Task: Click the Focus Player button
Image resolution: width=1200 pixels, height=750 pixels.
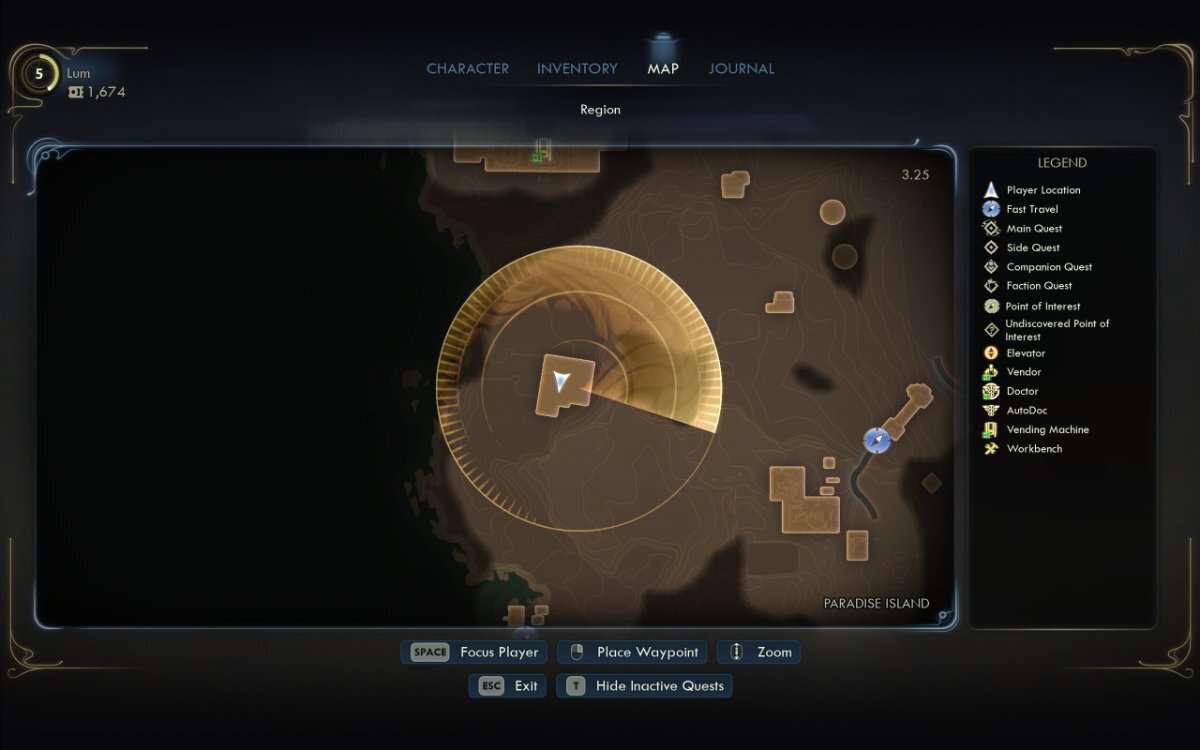Action: point(475,652)
